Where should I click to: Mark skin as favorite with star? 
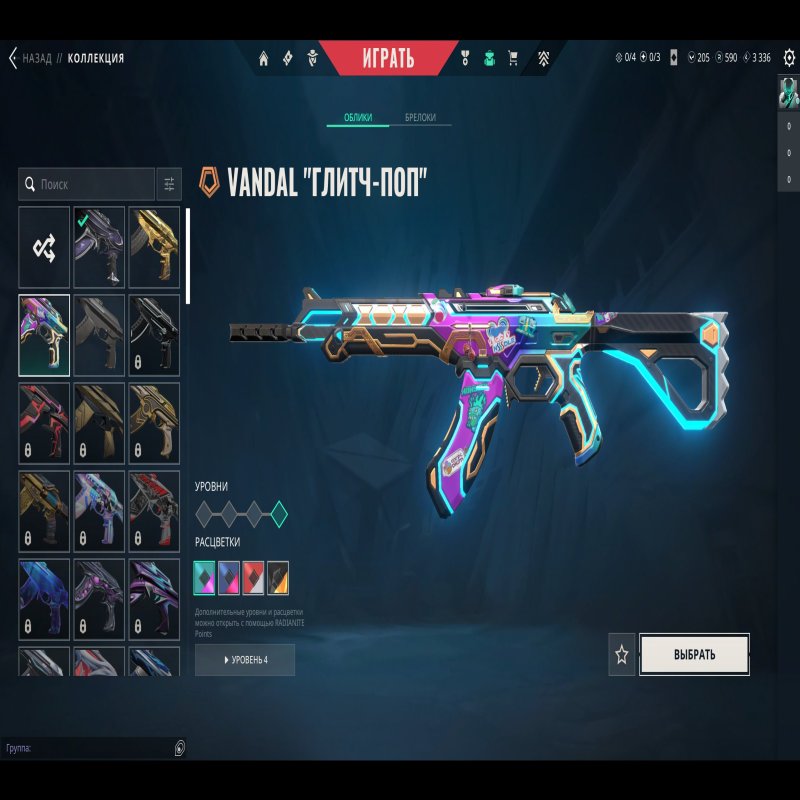622,655
